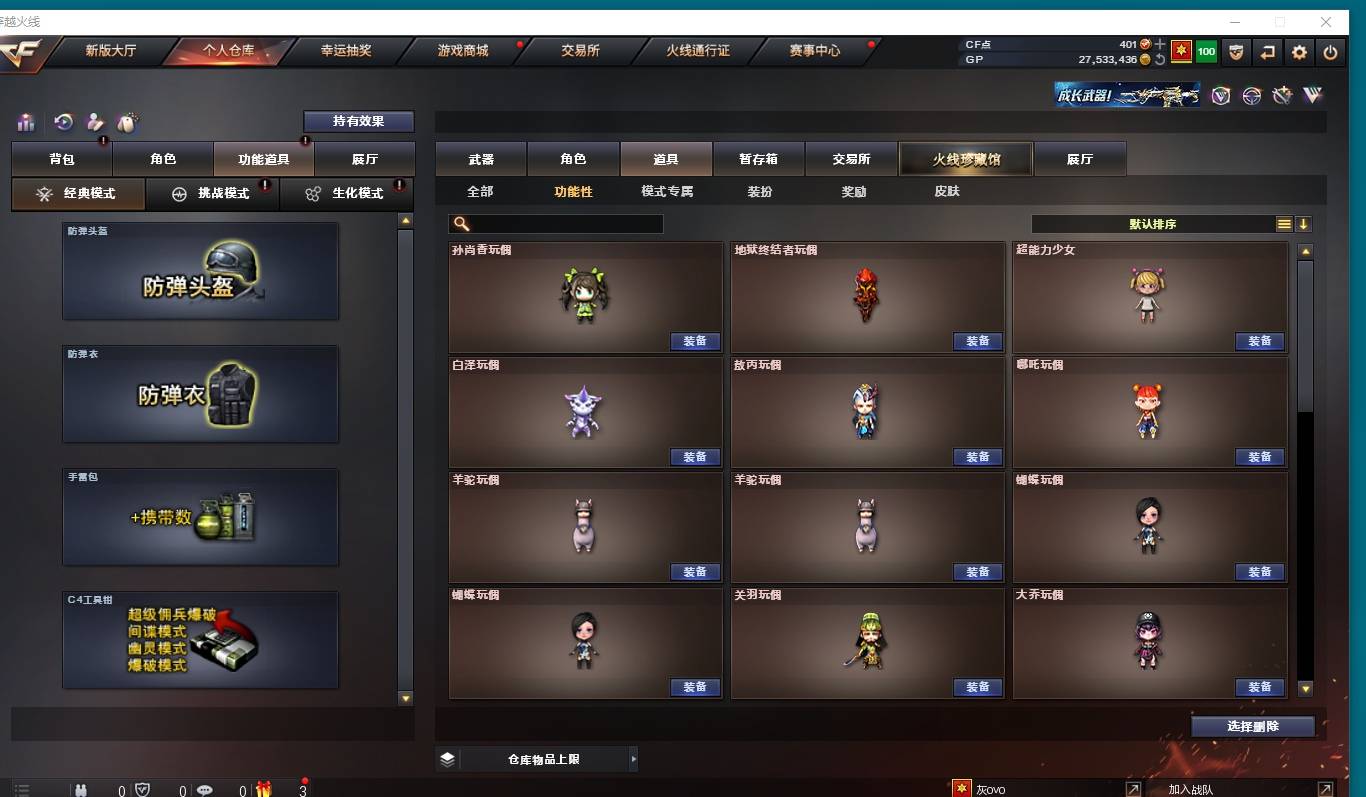1366x797 pixels.
Task: Open the search magnifier in the item list
Action: [461, 224]
